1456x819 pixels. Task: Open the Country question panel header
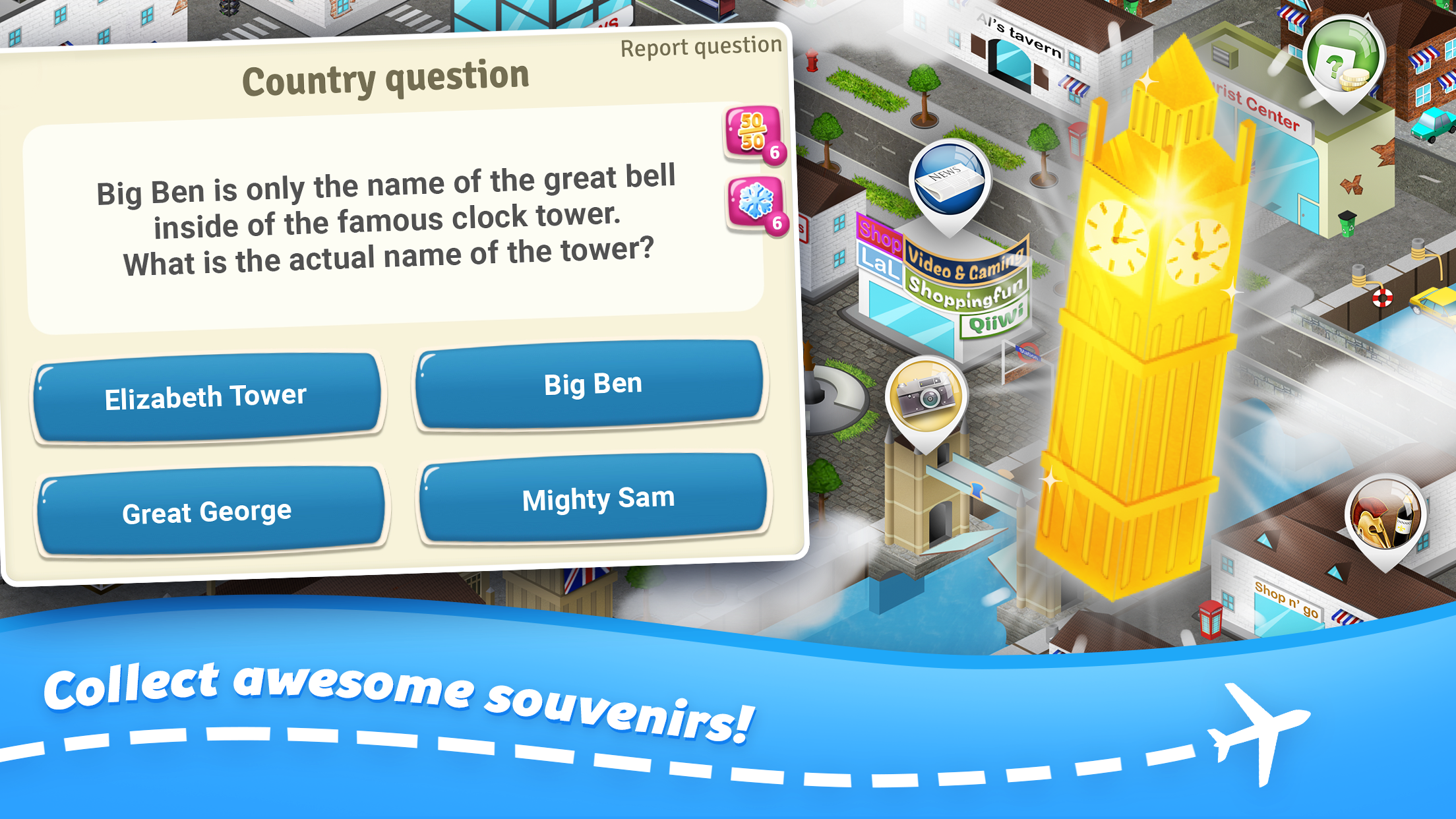(x=386, y=79)
